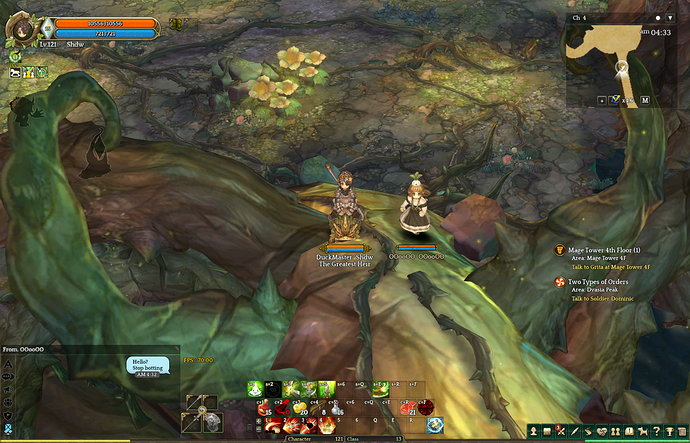Open the minimap's M world map button

pyautogui.click(x=645, y=101)
